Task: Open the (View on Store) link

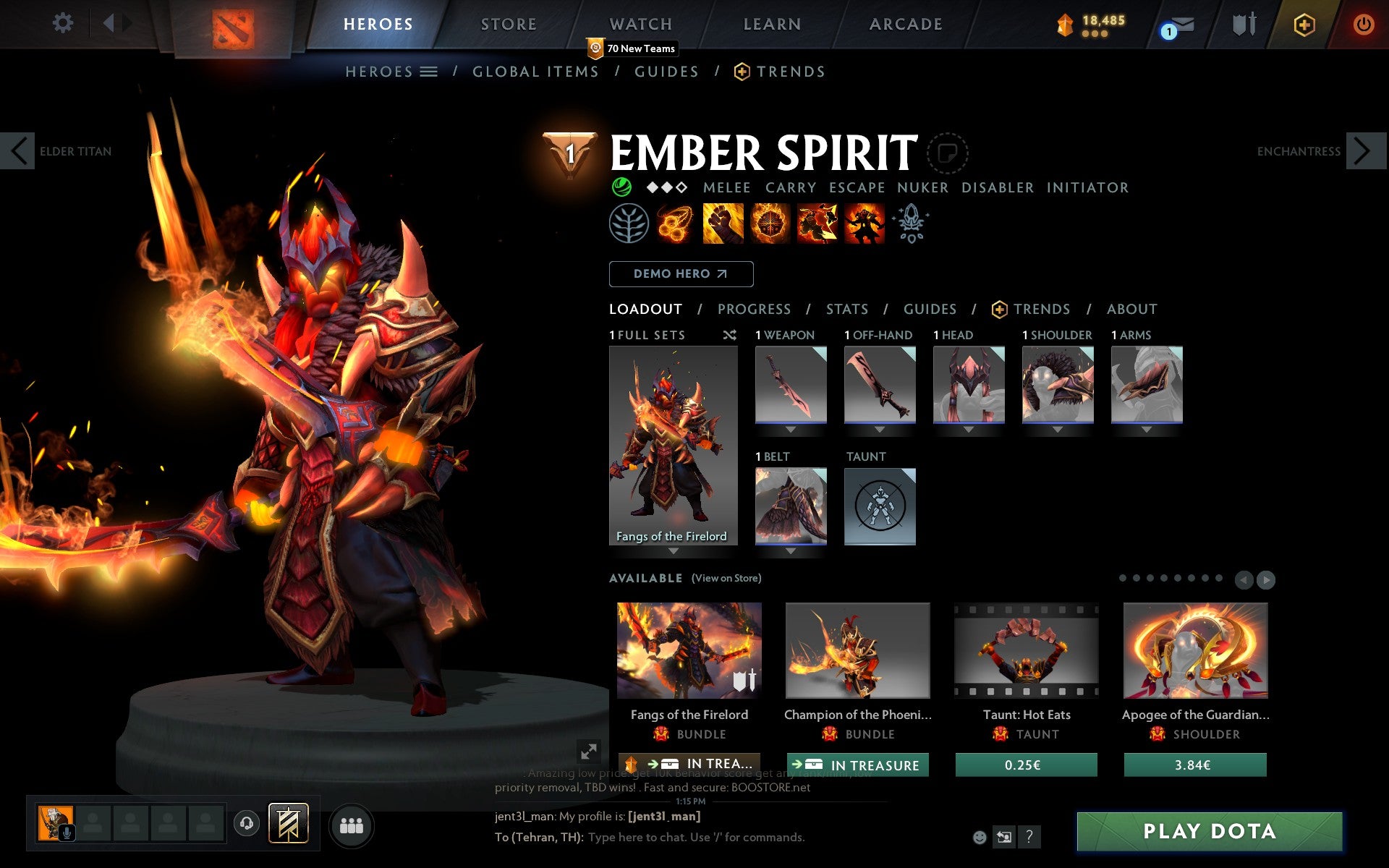Action: coord(726,578)
